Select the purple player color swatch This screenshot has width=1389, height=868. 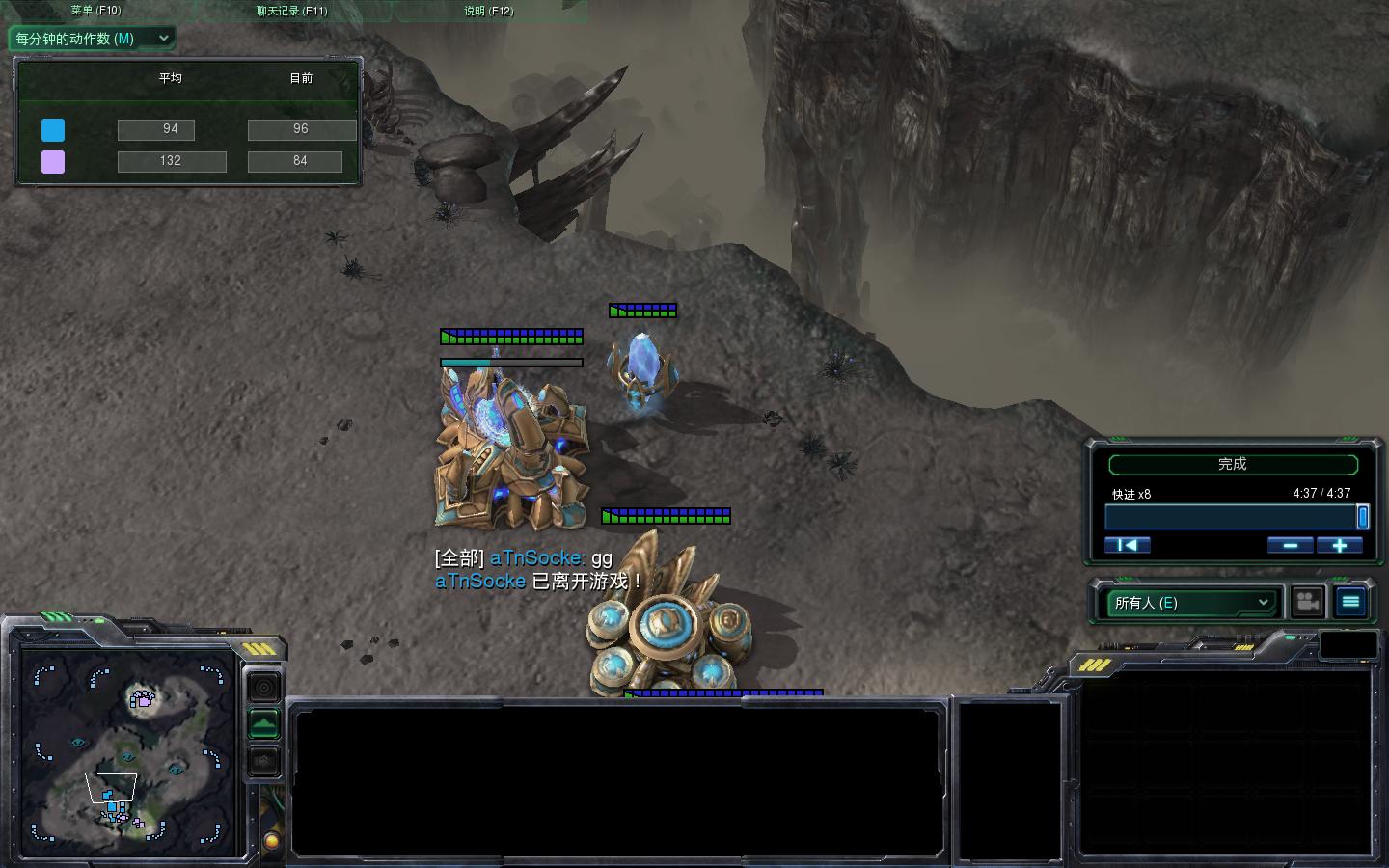pyautogui.click(x=53, y=161)
